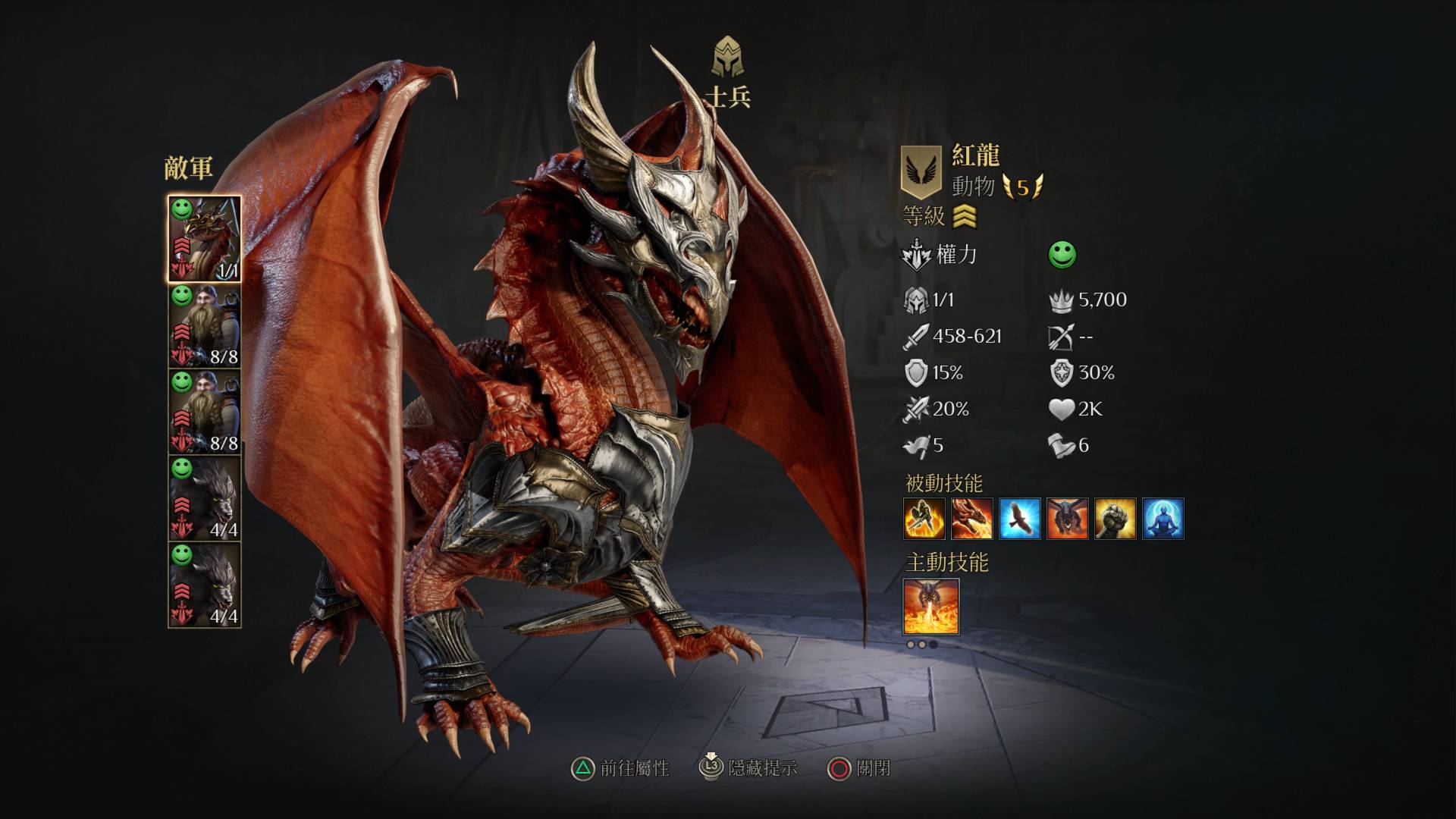Screen dimensions: 1456x819
Task: Select the red dragon unit portrait
Action: pos(204,239)
